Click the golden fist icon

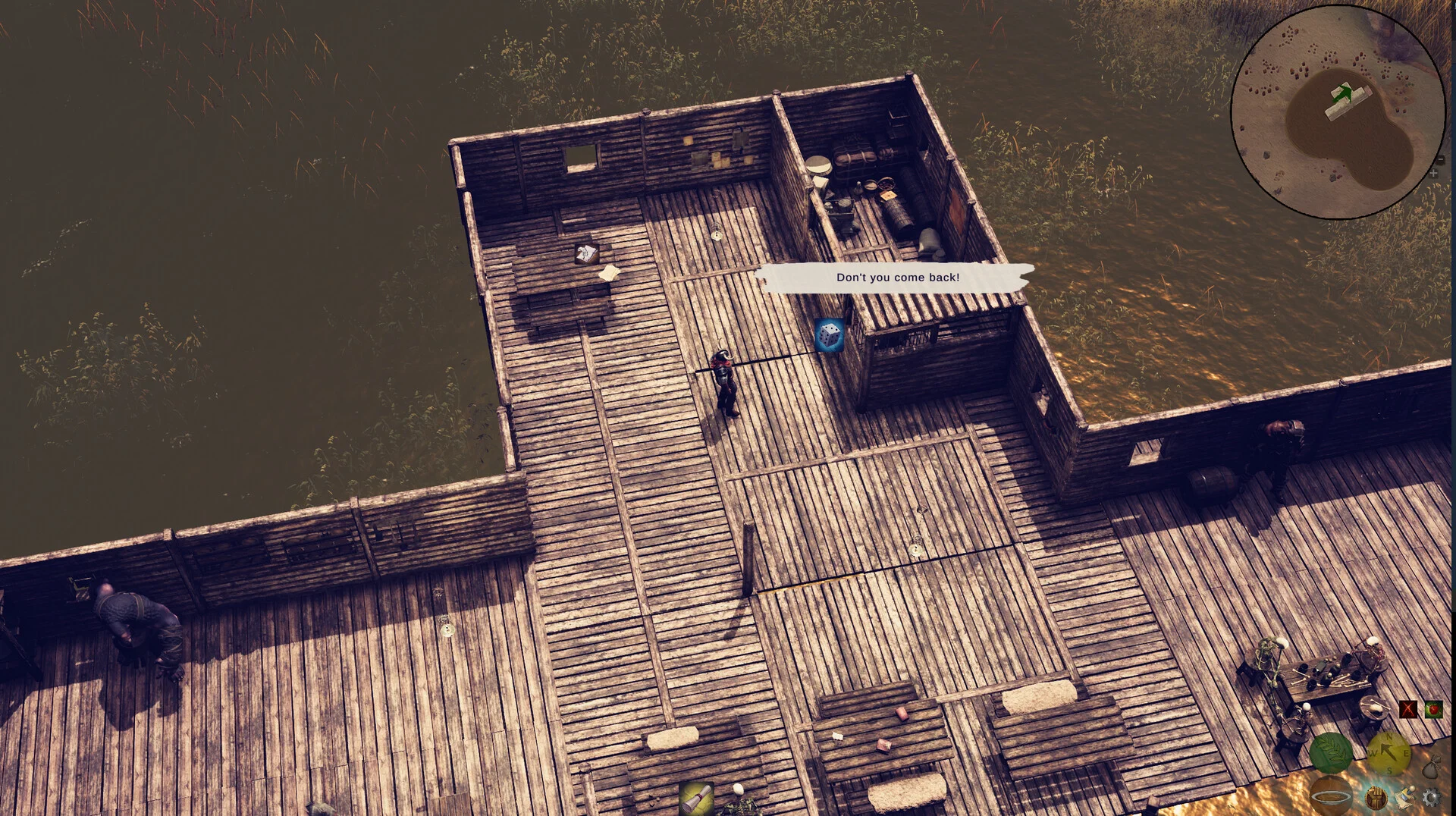click(x=1376, y=797)
